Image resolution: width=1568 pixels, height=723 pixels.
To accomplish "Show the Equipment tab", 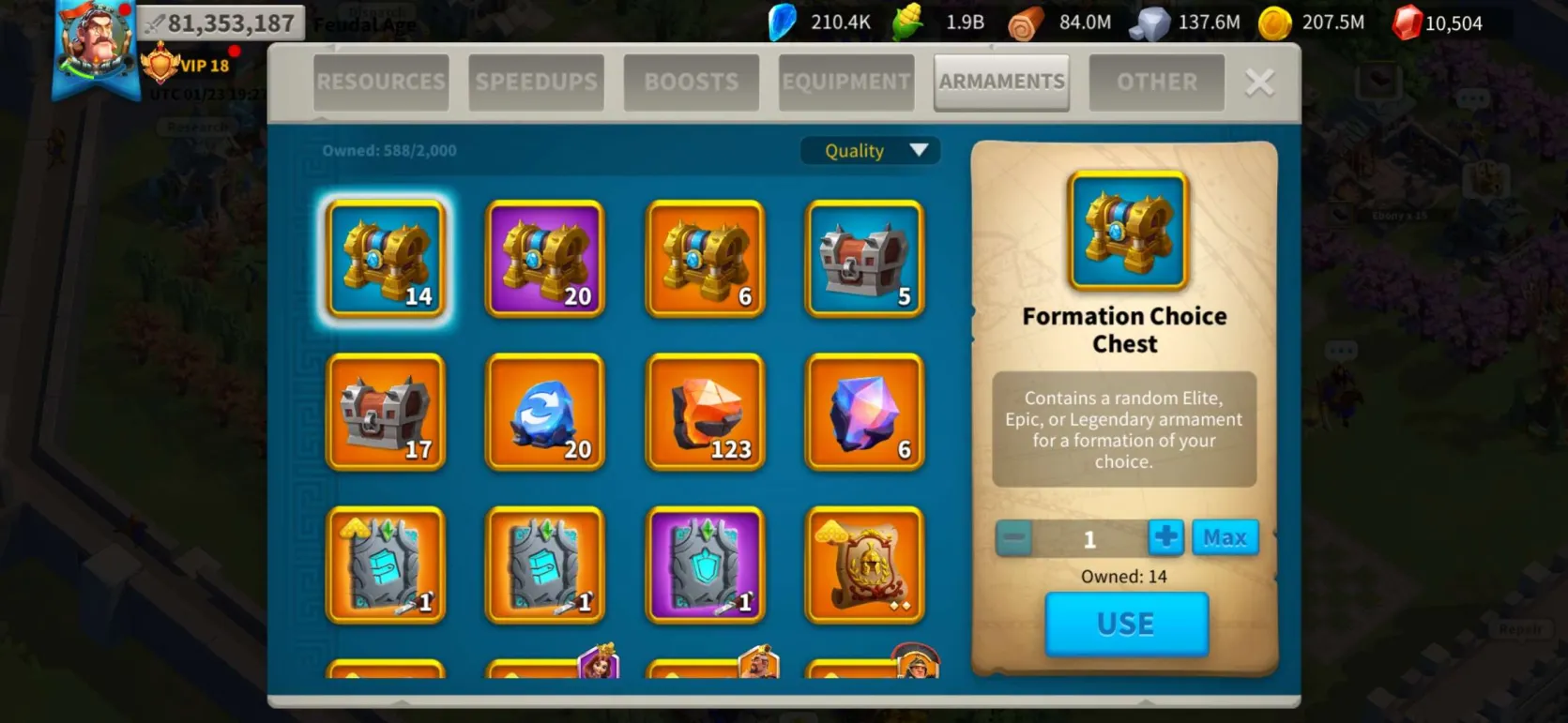I will click(x=845, y=83).
